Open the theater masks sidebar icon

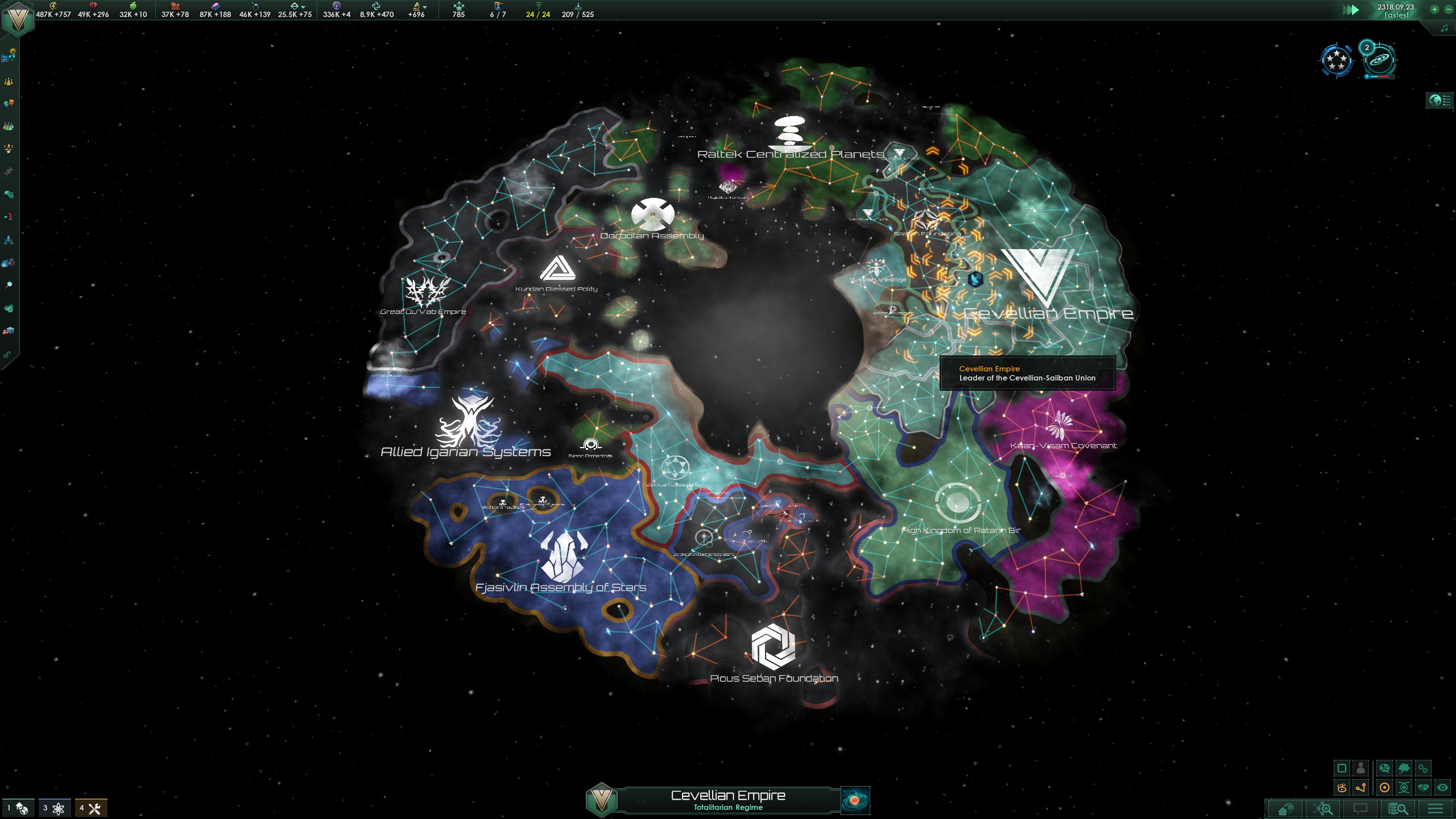click(9, 103)
